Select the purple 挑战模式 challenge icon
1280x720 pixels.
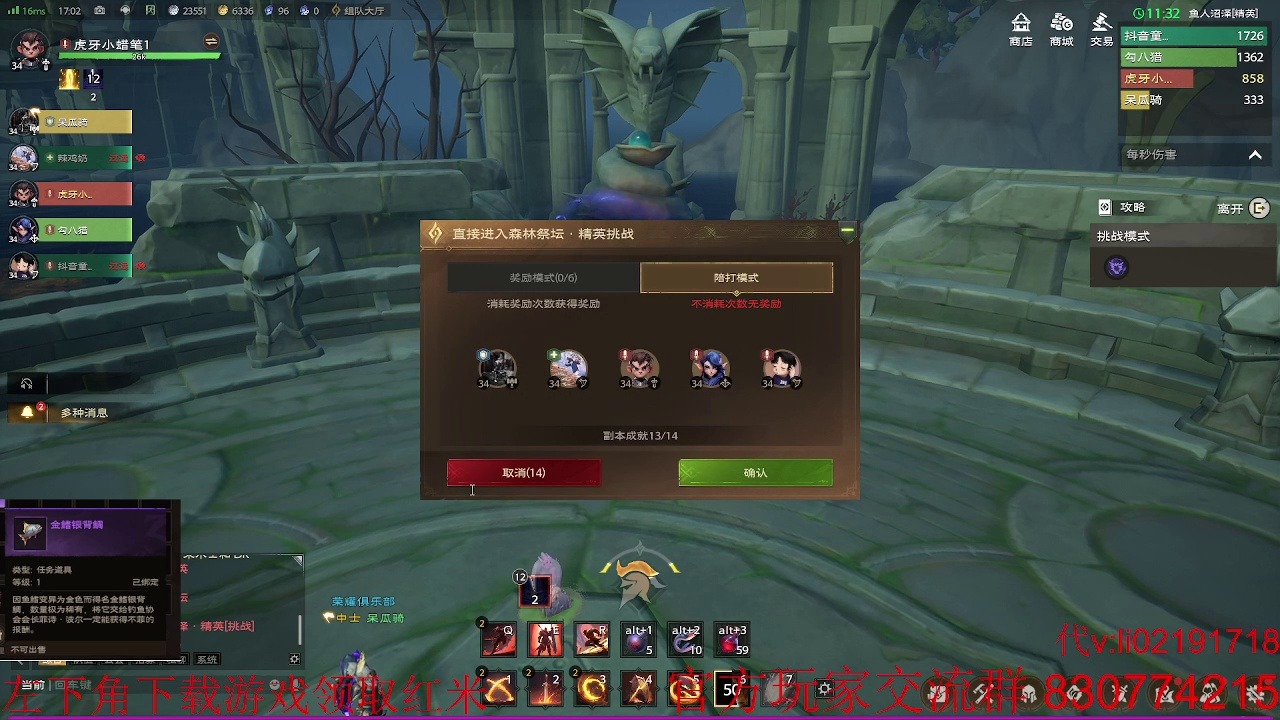pos(1116,267)
